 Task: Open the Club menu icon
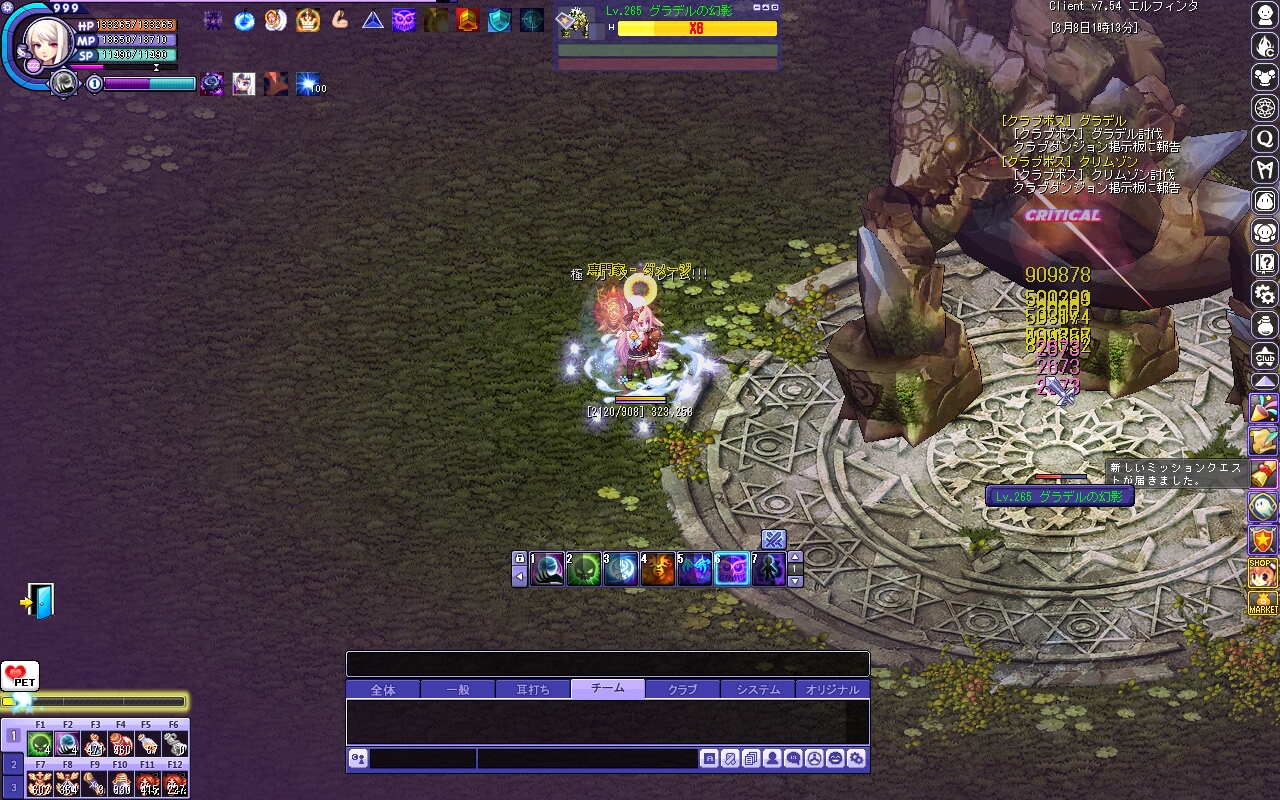(x=1265, y=356)
